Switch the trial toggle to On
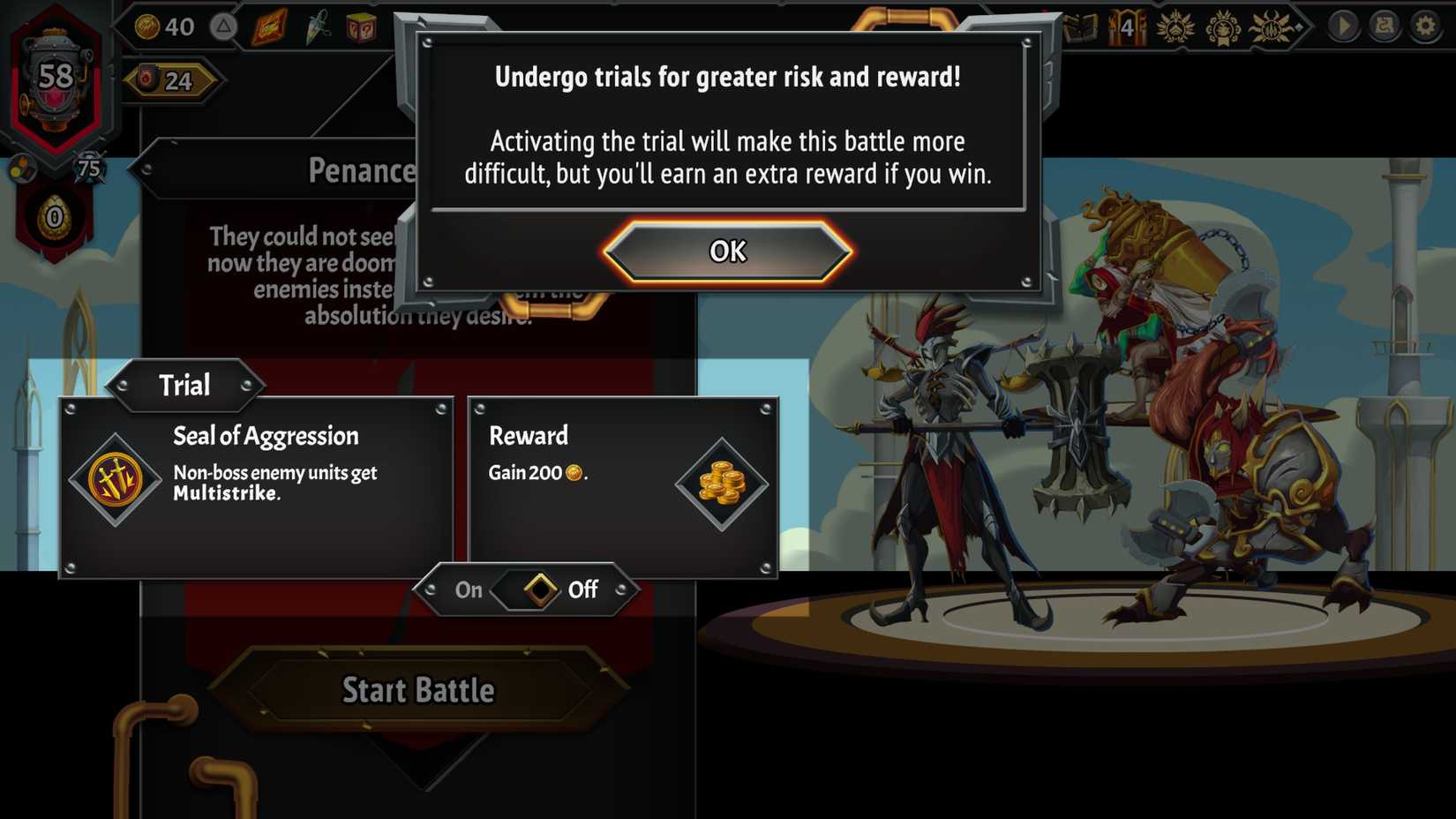The image size is (1456, 819). coord(468,590)
